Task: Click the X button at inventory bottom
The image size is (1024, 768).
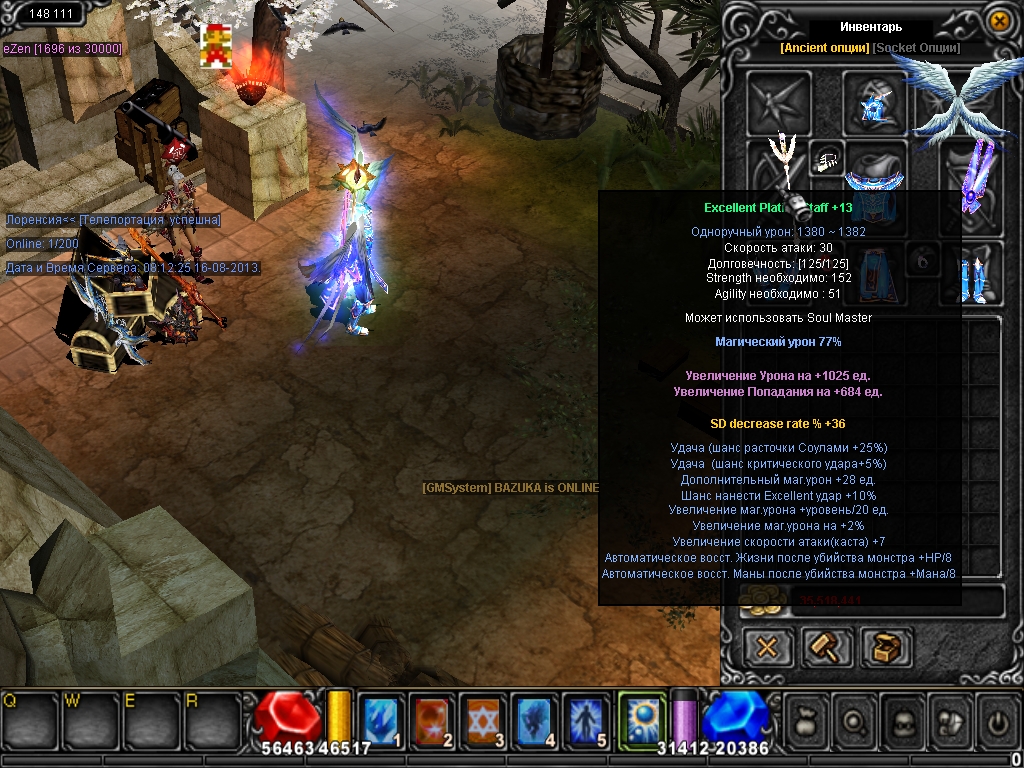Action: coord(767,646)
